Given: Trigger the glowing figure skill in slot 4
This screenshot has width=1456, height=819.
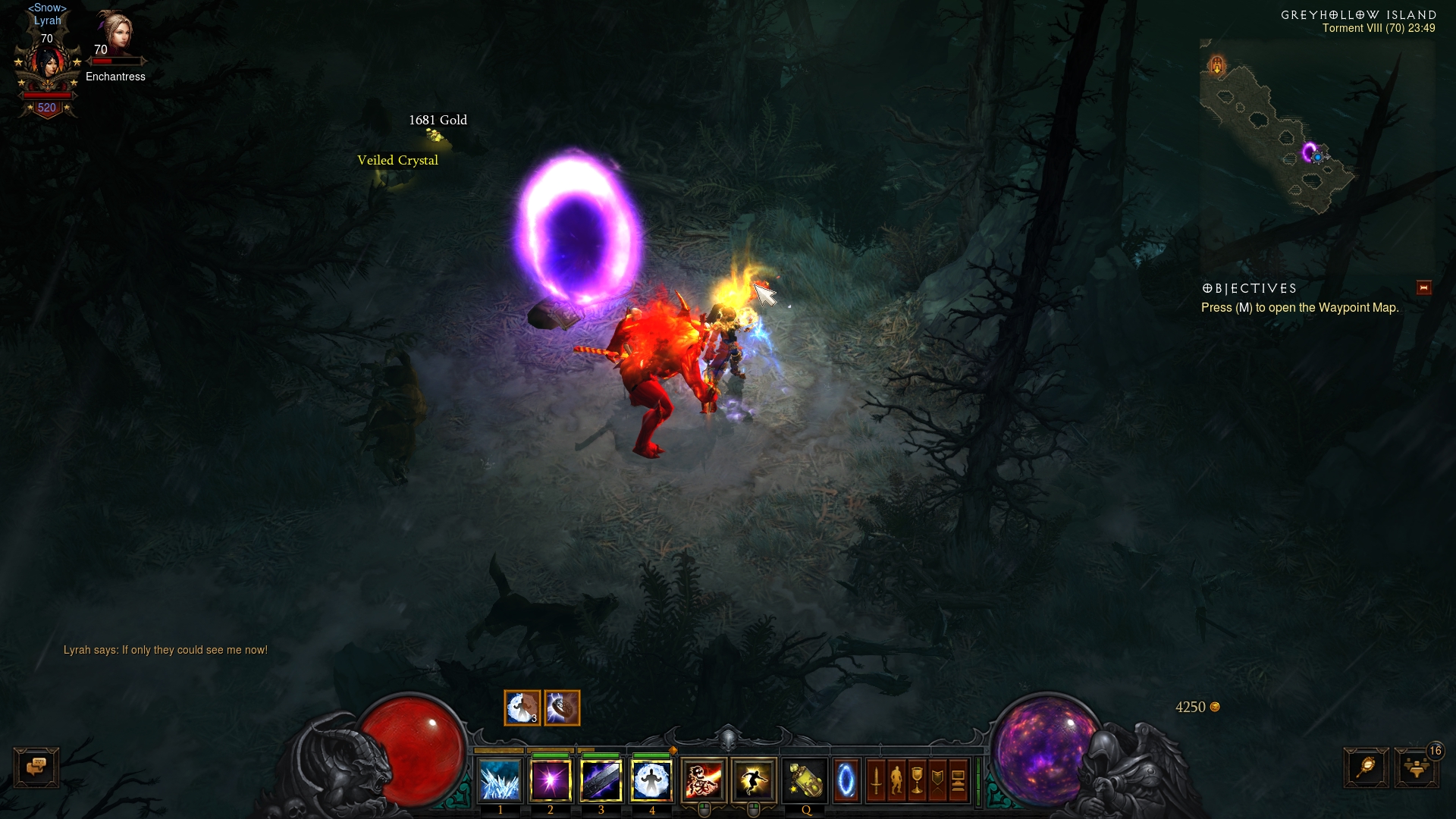Looking at the screenshot, I should point(651,780).
